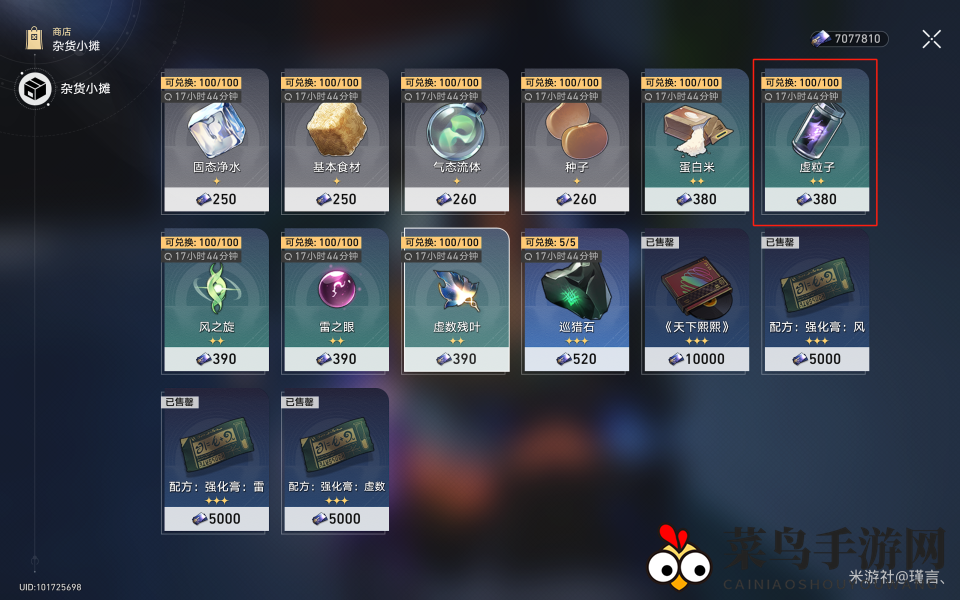Click the sold-out 强化膏：雷 recipe
Image resolution: width=960 pixels, height=600 pixels.
(215, 460)
